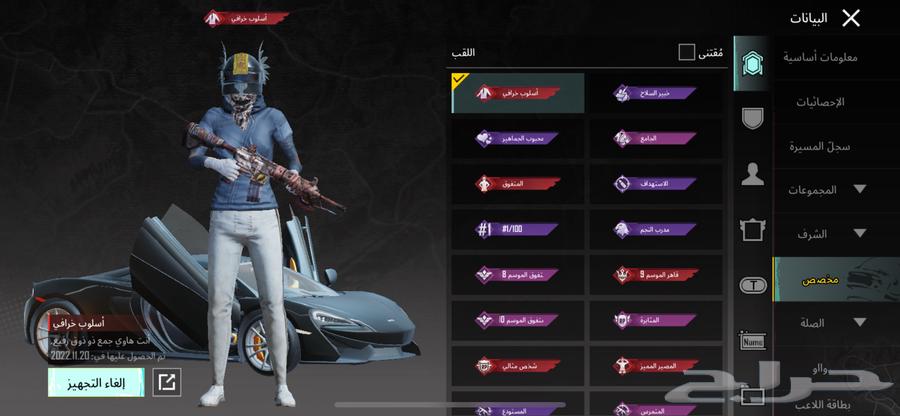Select the الاستهداف title
900x416 pixels.
[x=655, y=184]
